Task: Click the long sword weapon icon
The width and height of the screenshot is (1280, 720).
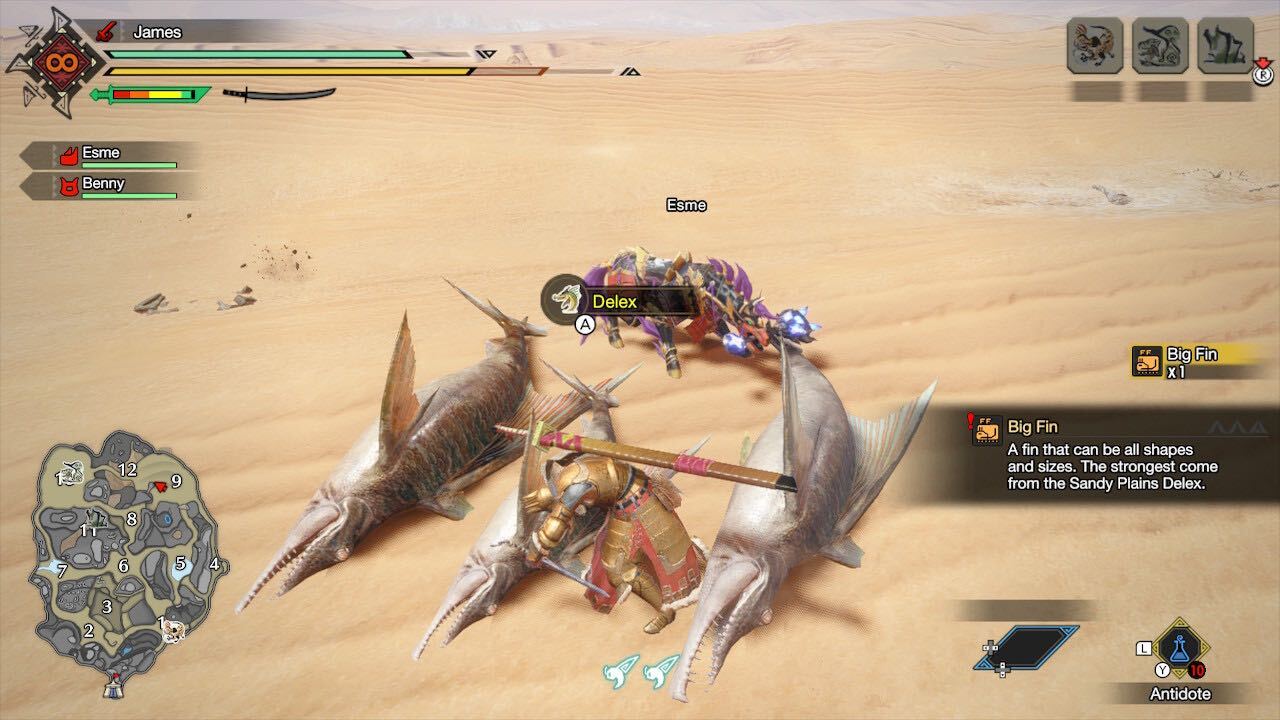Action: pos(279,94)
